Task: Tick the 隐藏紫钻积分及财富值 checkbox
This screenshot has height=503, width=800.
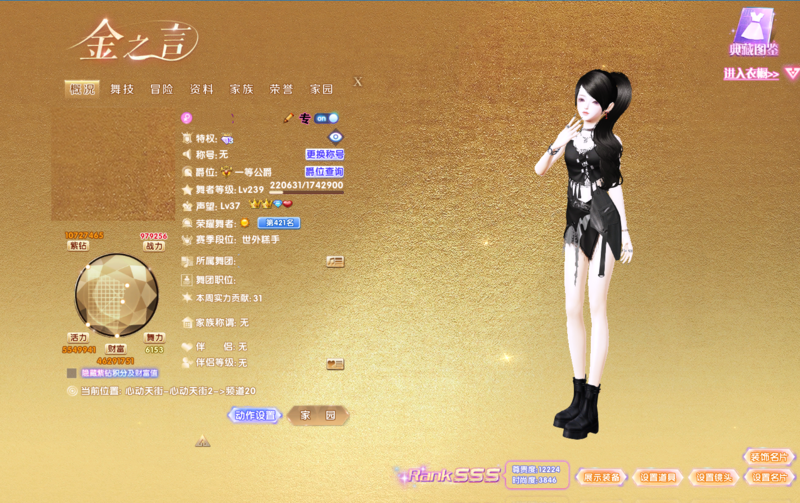Action: (72, 373)
